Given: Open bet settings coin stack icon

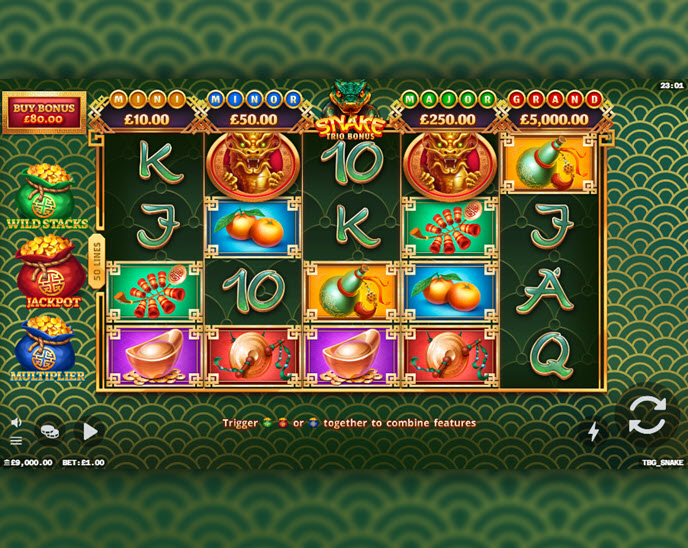Looking at the screenshot, I should (x=49, y=431).
